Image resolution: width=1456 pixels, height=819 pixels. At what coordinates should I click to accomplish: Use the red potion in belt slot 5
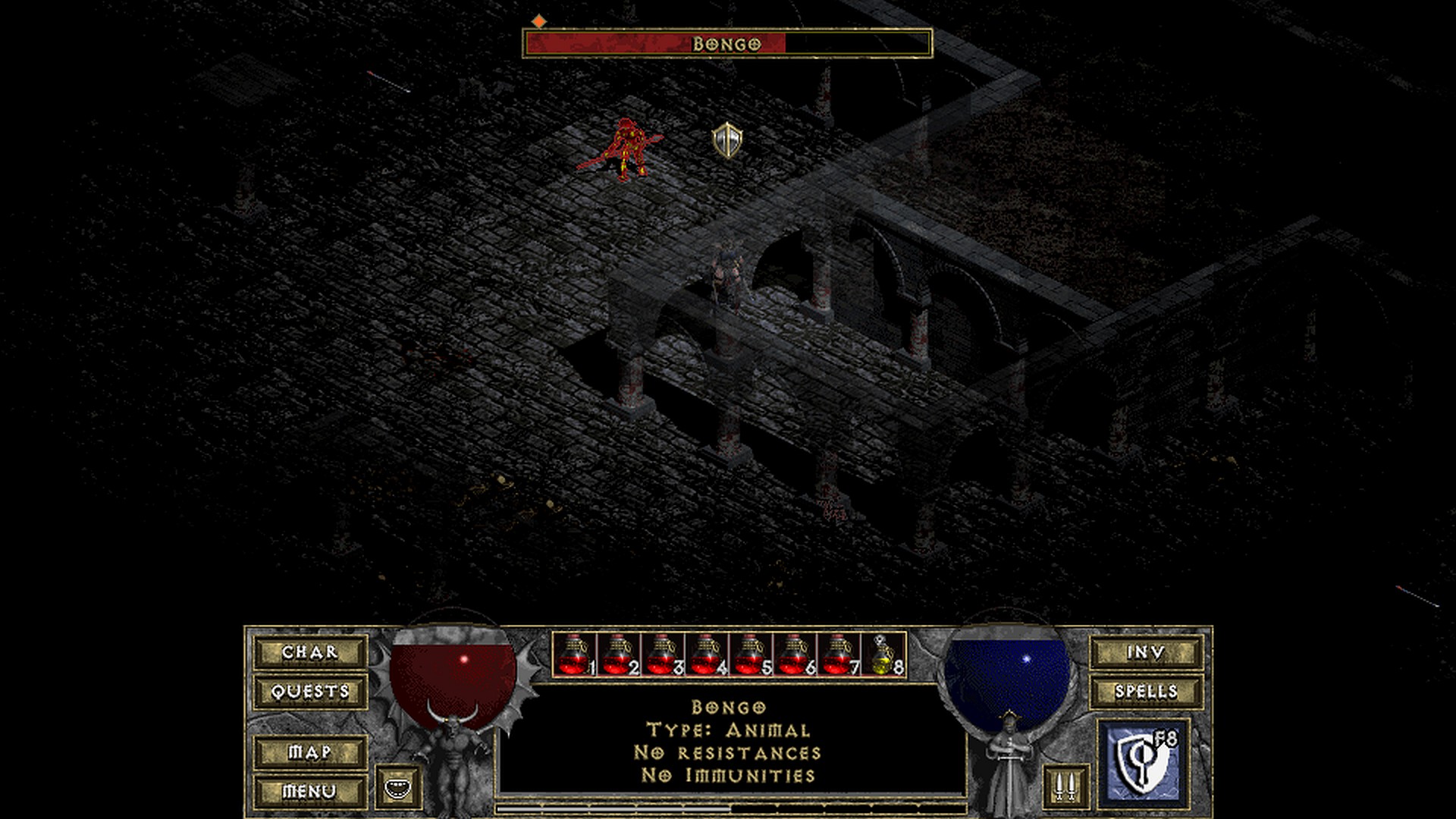coord(750,654)
